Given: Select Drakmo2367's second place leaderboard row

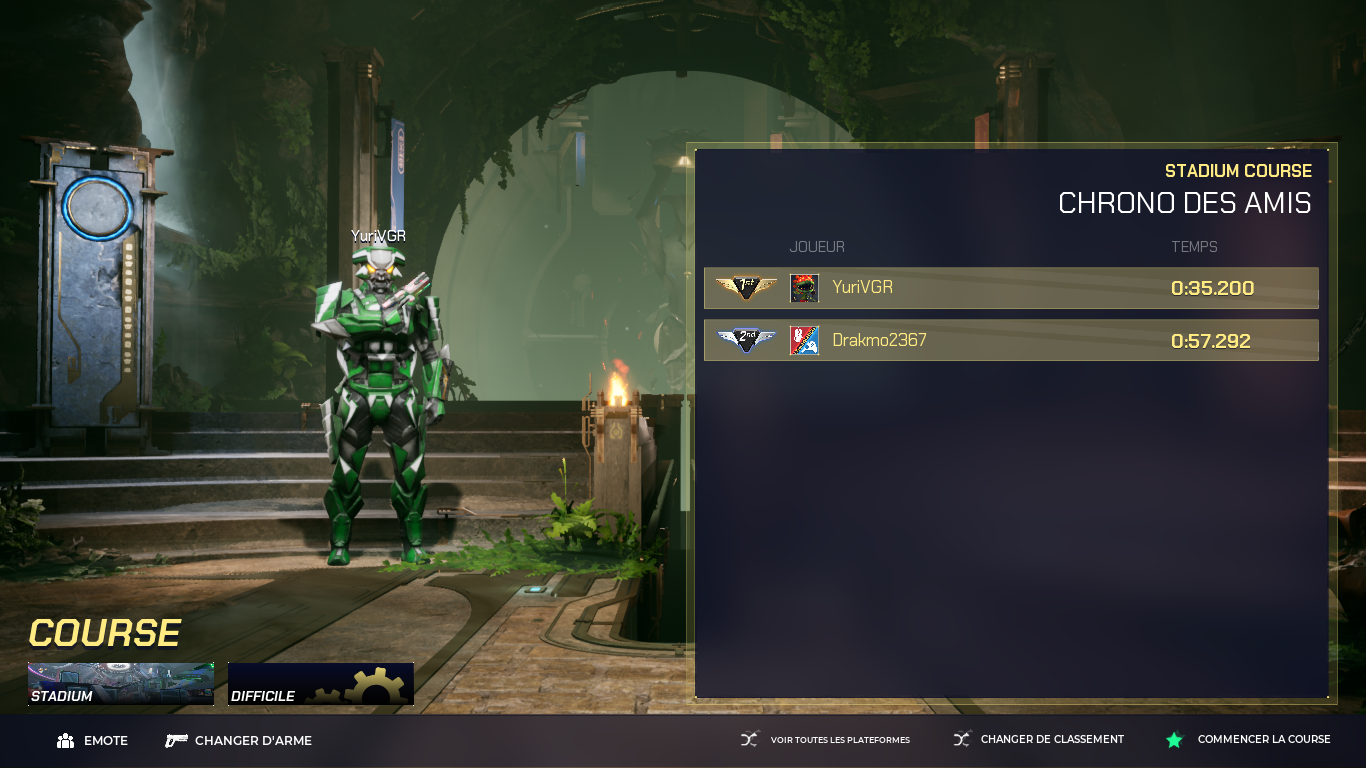Looking at the screenshot, I should (x=1011, y=340).
